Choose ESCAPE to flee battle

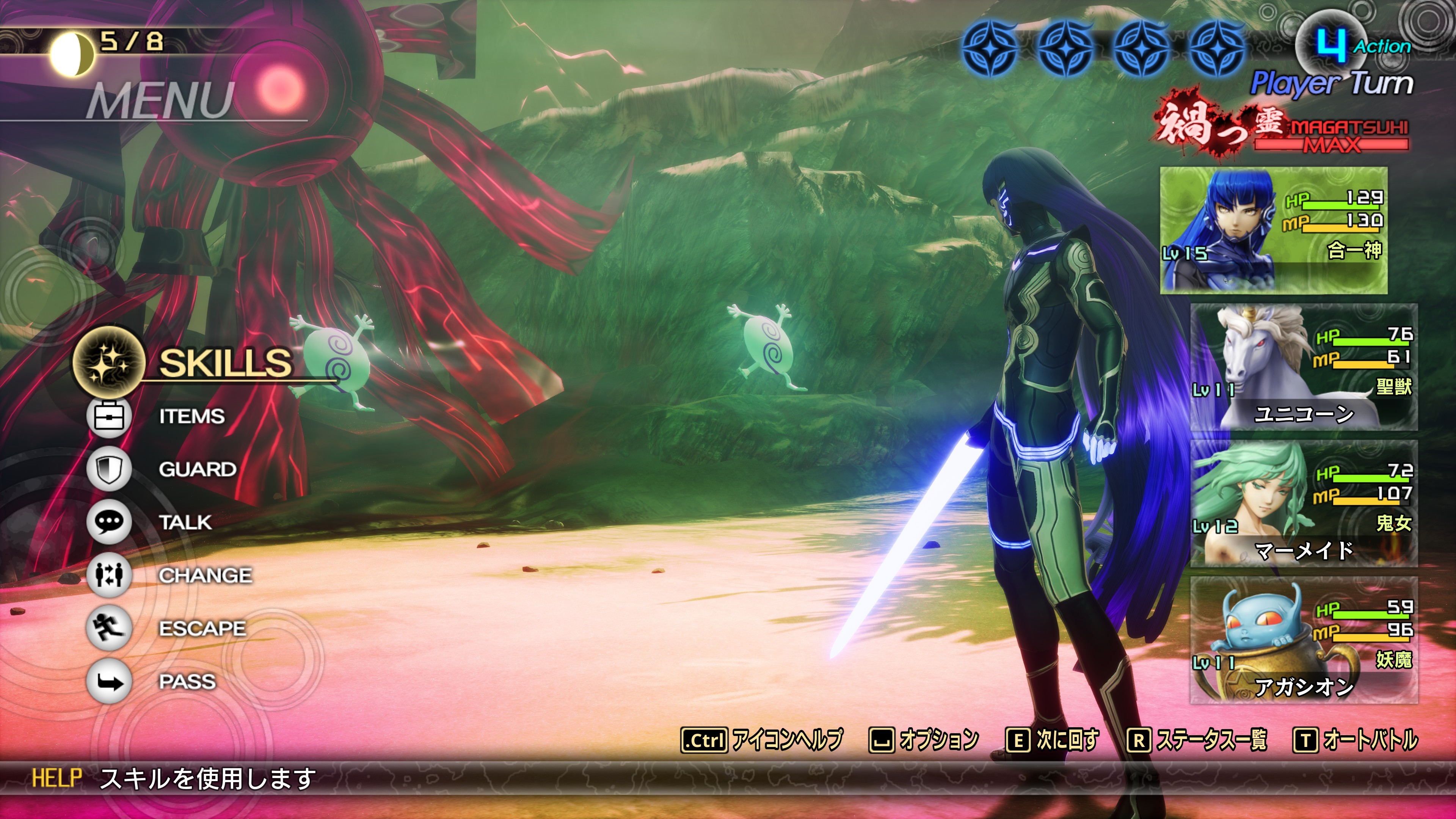tap(202, 629)
